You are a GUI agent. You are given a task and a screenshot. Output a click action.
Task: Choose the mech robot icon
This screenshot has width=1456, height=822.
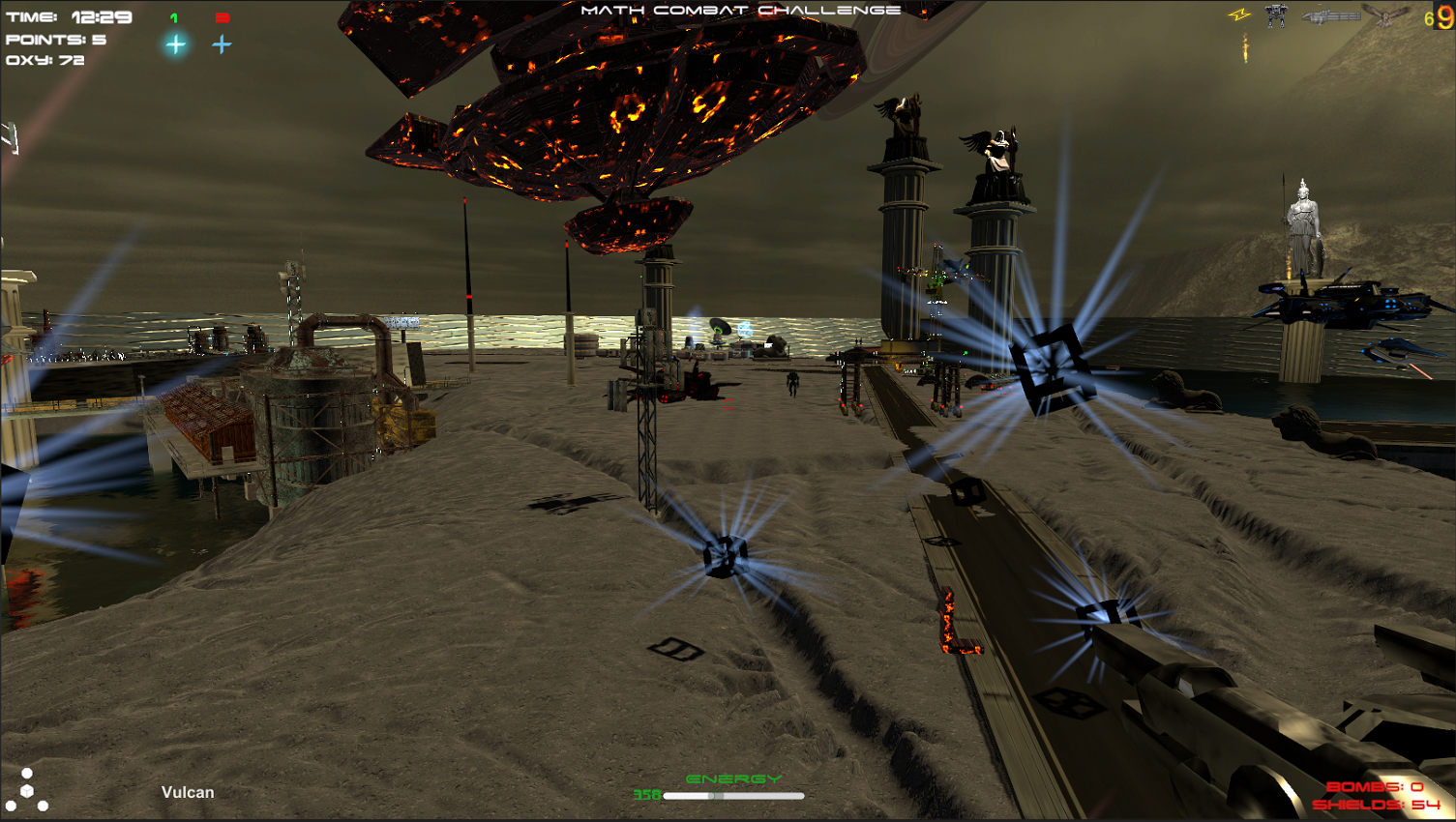(x=1276, y=15)
